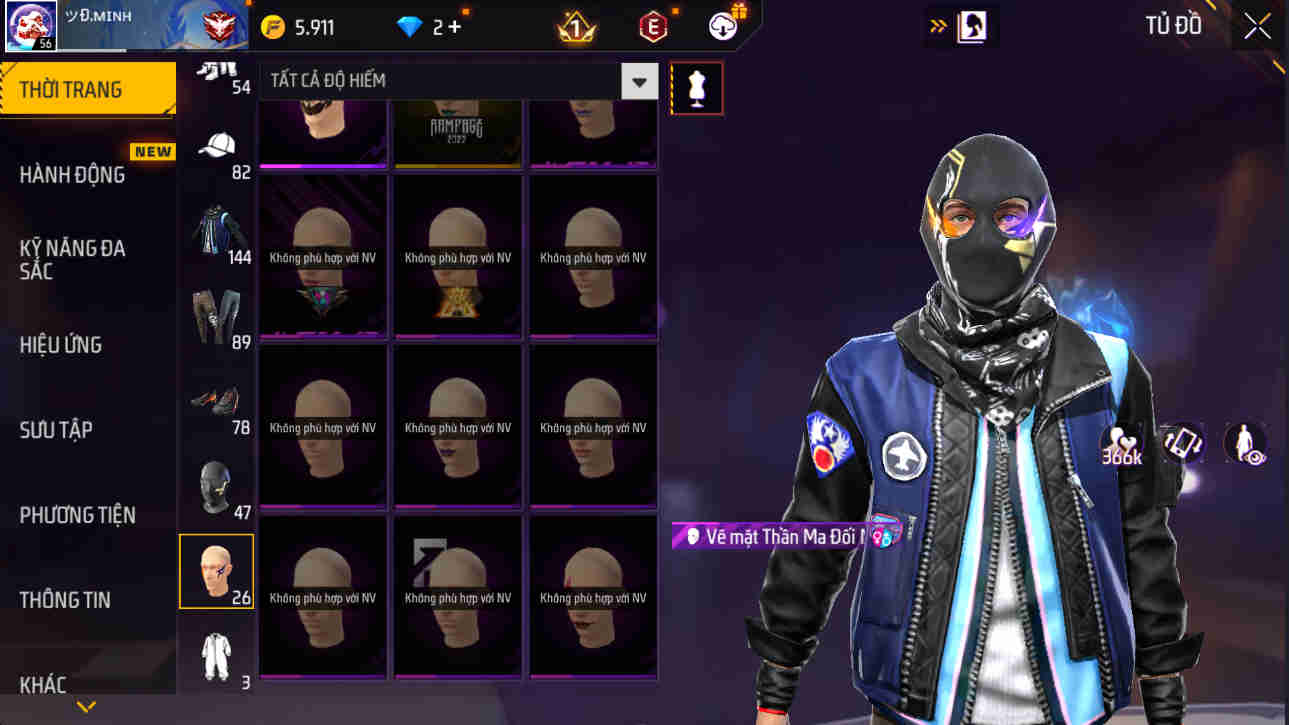
Task: Select the rank crown badge at the top
Action: (x=574, y=27)
